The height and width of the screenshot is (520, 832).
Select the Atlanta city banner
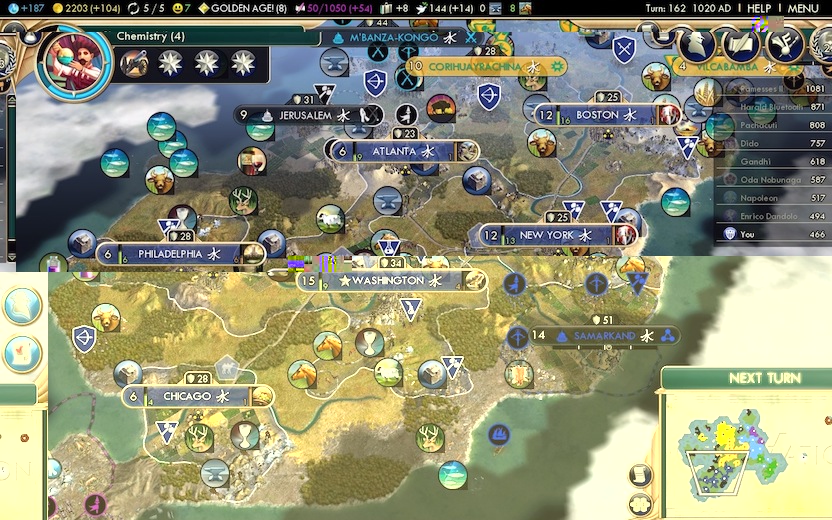coord(393,151)
